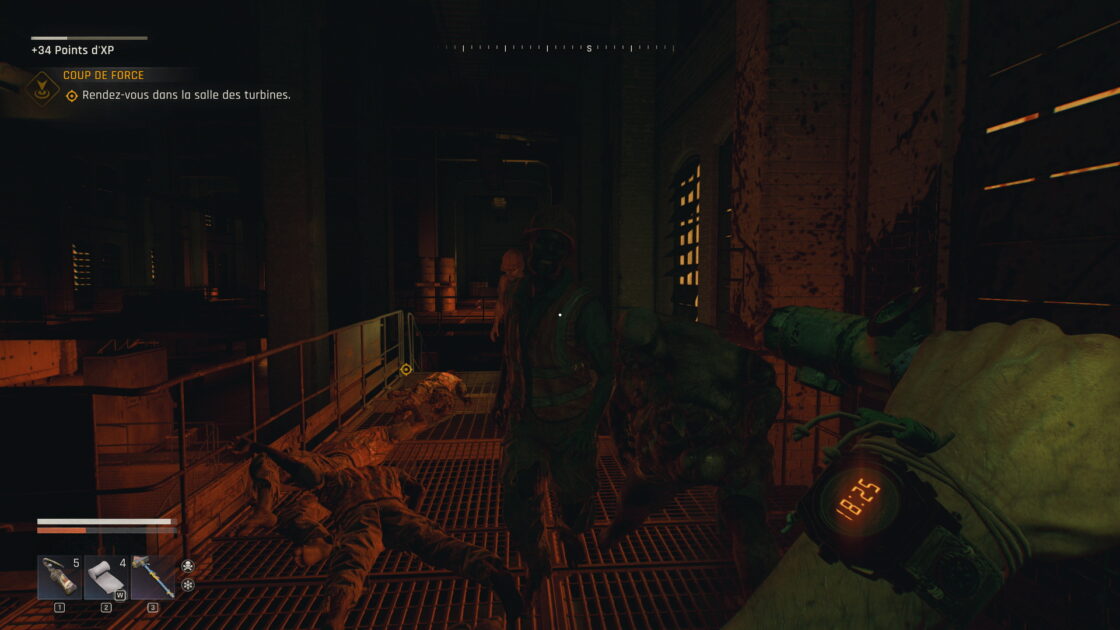Image resolution: width=1120 pixels, height=630 pixels.
Task: Click the skull status icon
Action: (x=188, y=566)
